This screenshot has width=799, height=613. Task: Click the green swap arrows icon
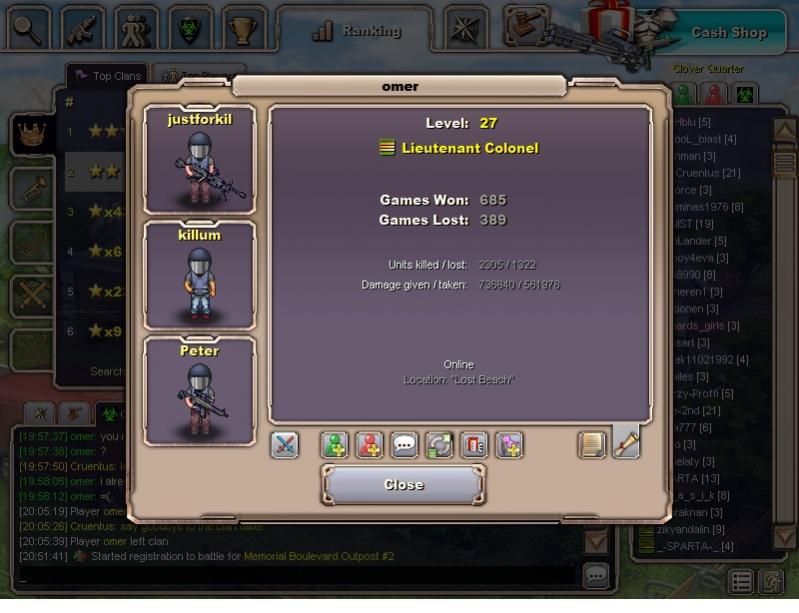tap(440, 445)
